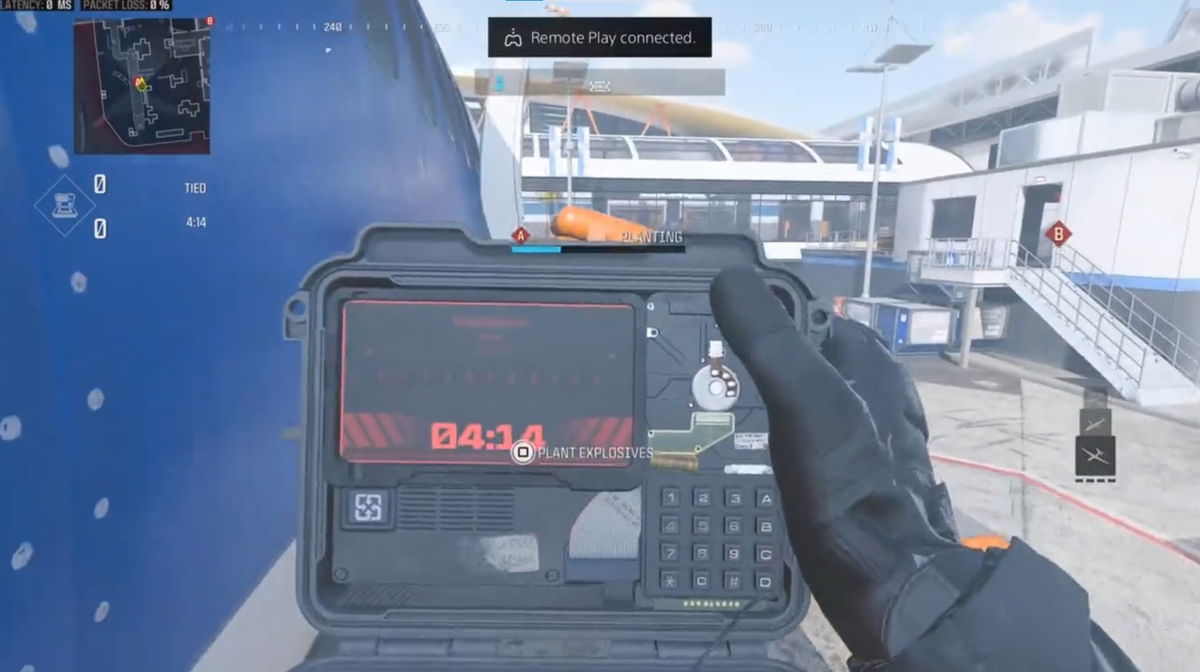
Task: Select the red diamond B objective marker
Action: point(1058,234)
